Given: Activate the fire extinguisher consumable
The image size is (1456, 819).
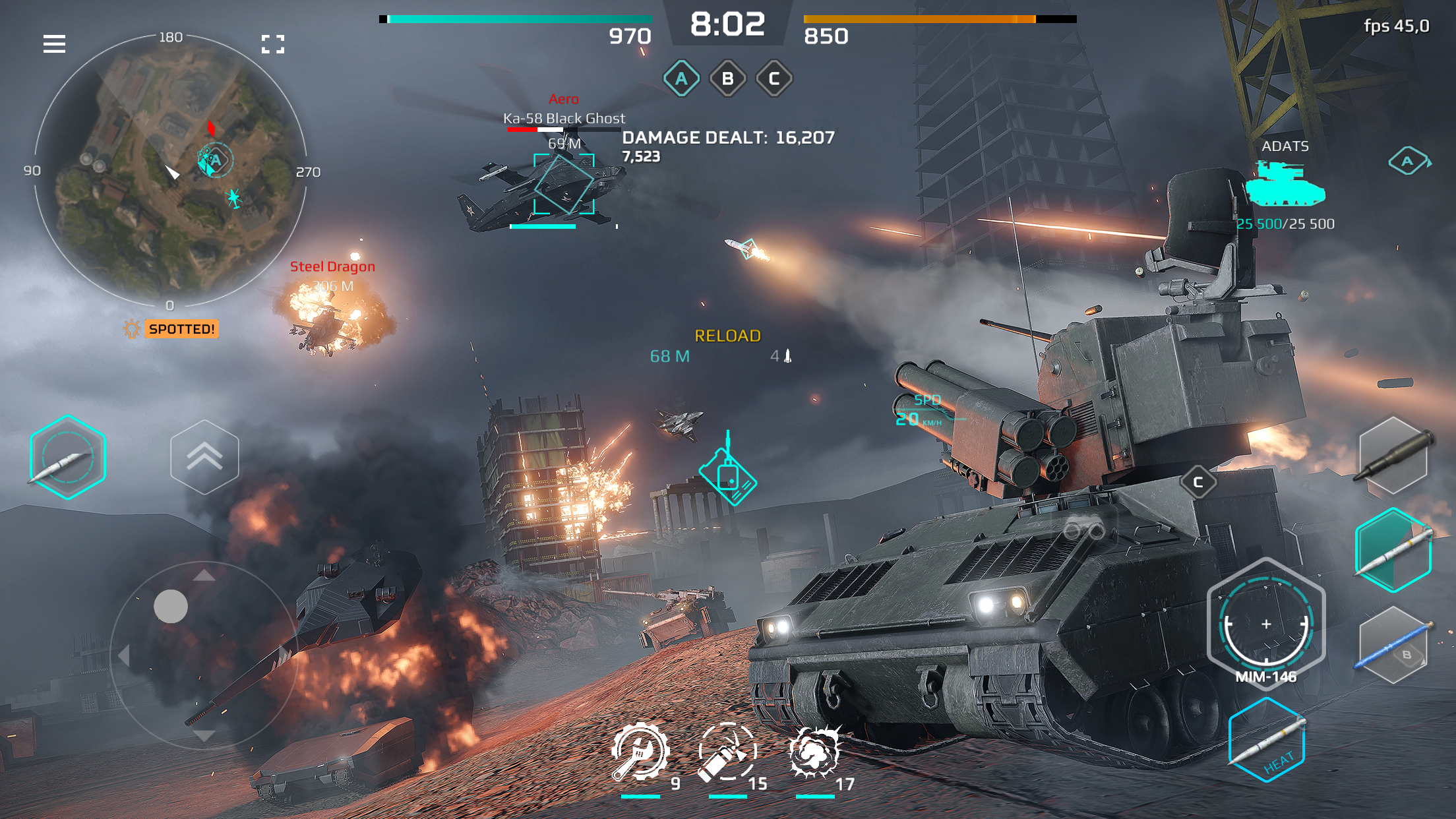Looking at the screenshot, I should pos(728,752).
